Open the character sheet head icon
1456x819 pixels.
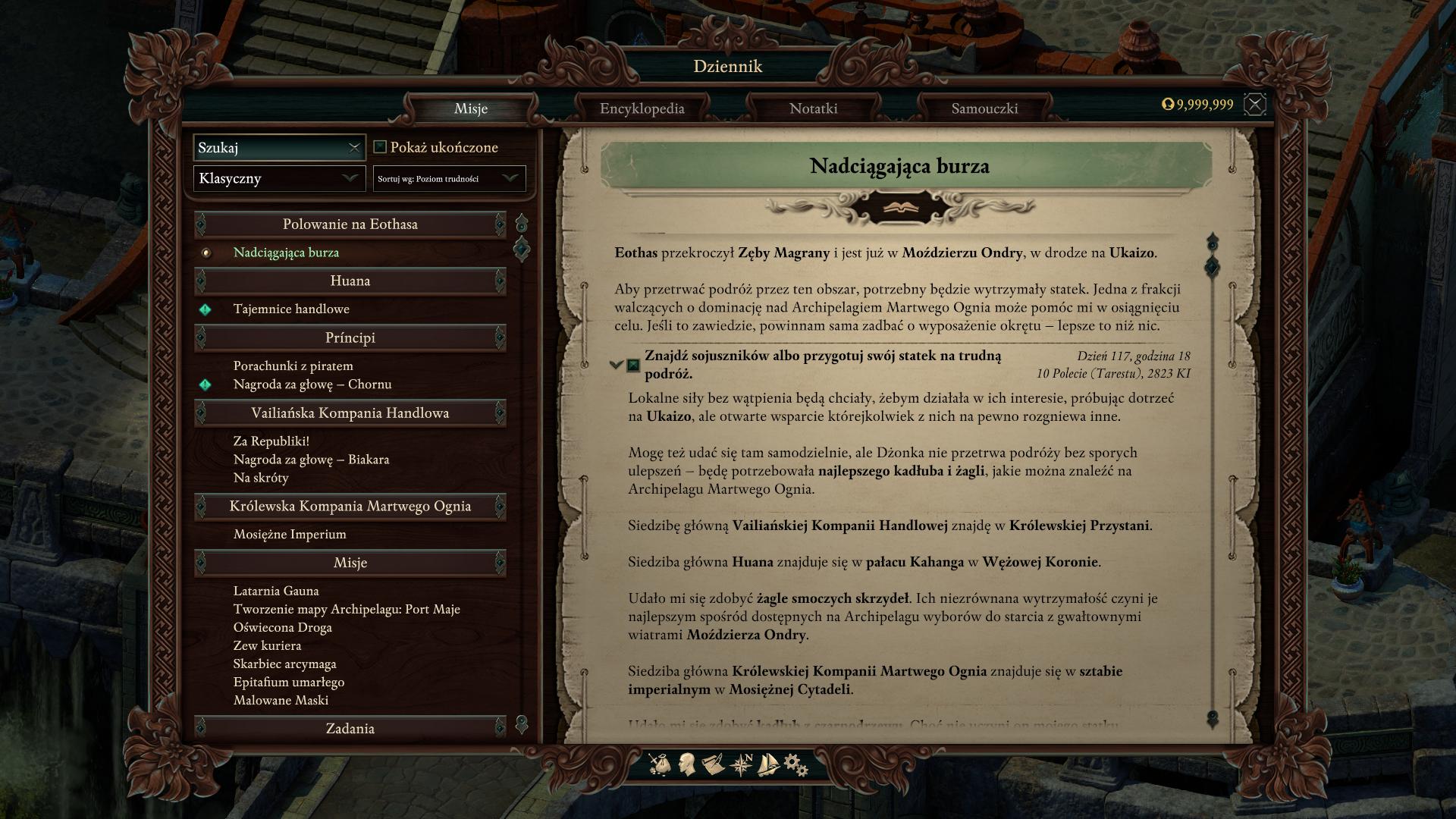[687, 764]
